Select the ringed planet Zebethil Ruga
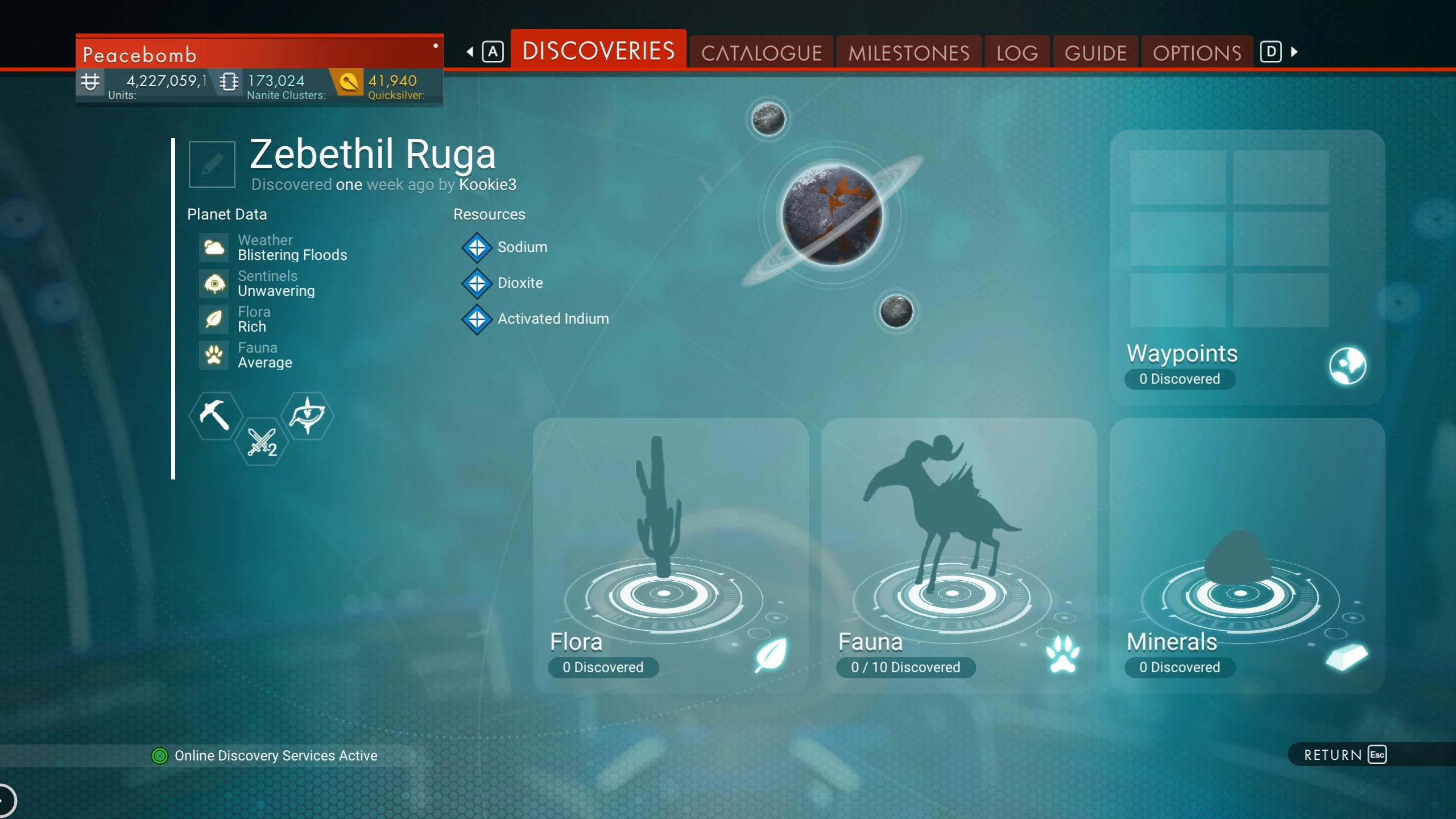Screen dimensions: 1456x819 click(832, 215)
